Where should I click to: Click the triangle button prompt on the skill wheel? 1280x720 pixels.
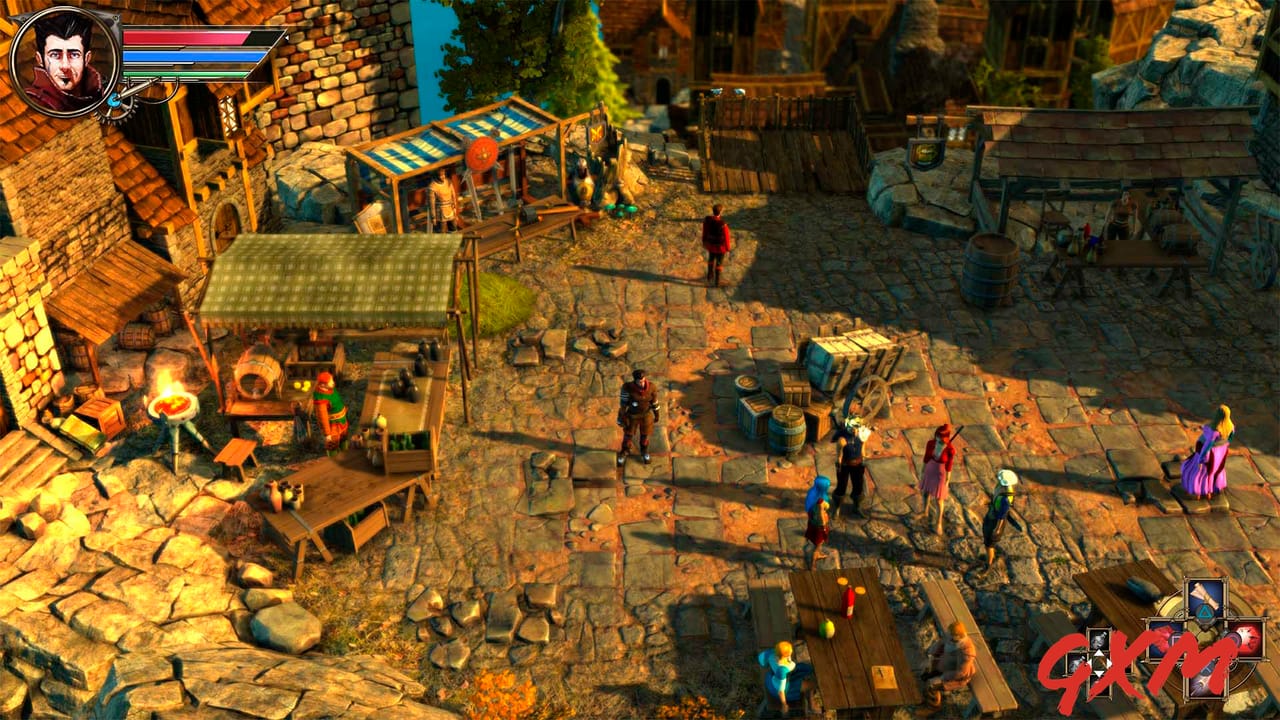coord(1204,611)
